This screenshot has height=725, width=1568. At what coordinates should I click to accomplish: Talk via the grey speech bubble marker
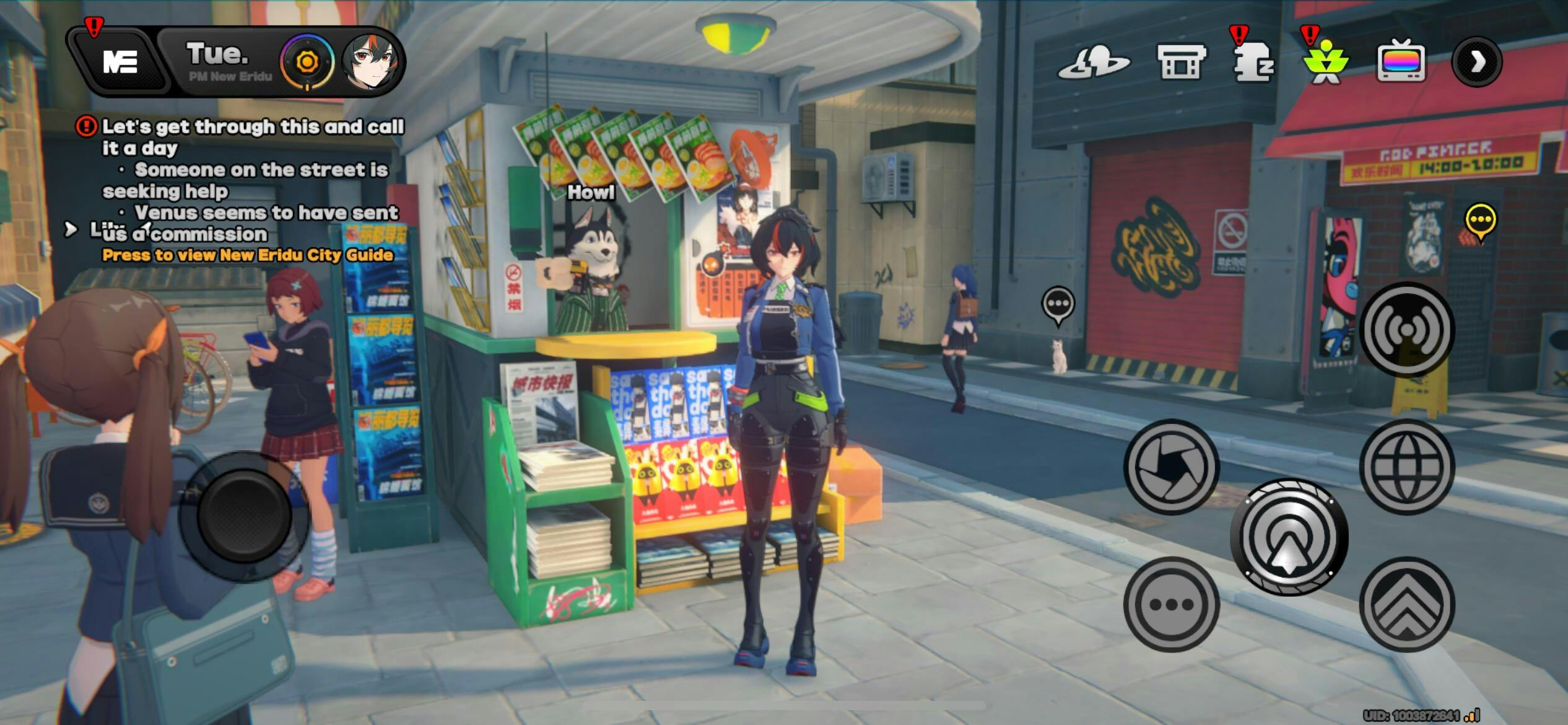pyautogui.click(x=1058, y=305)
